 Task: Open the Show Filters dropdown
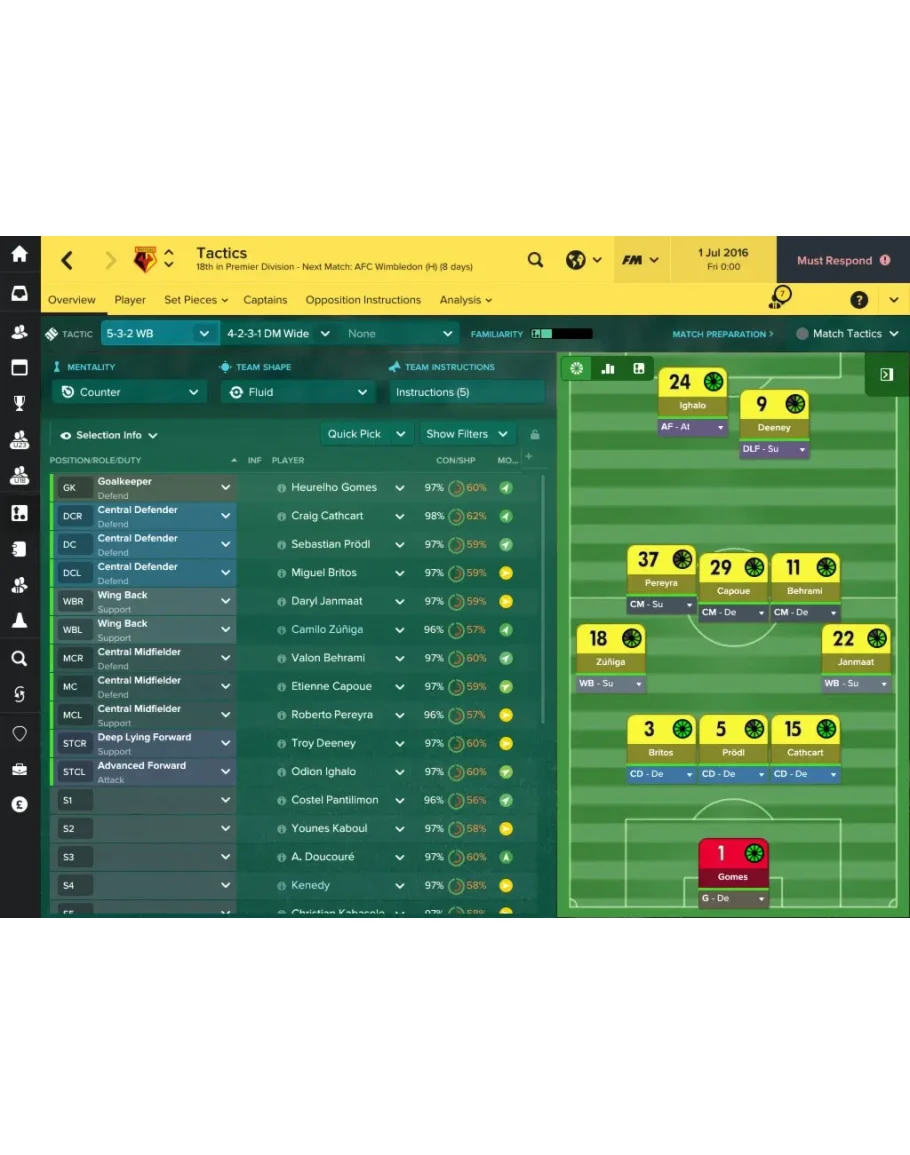[467, 434]
